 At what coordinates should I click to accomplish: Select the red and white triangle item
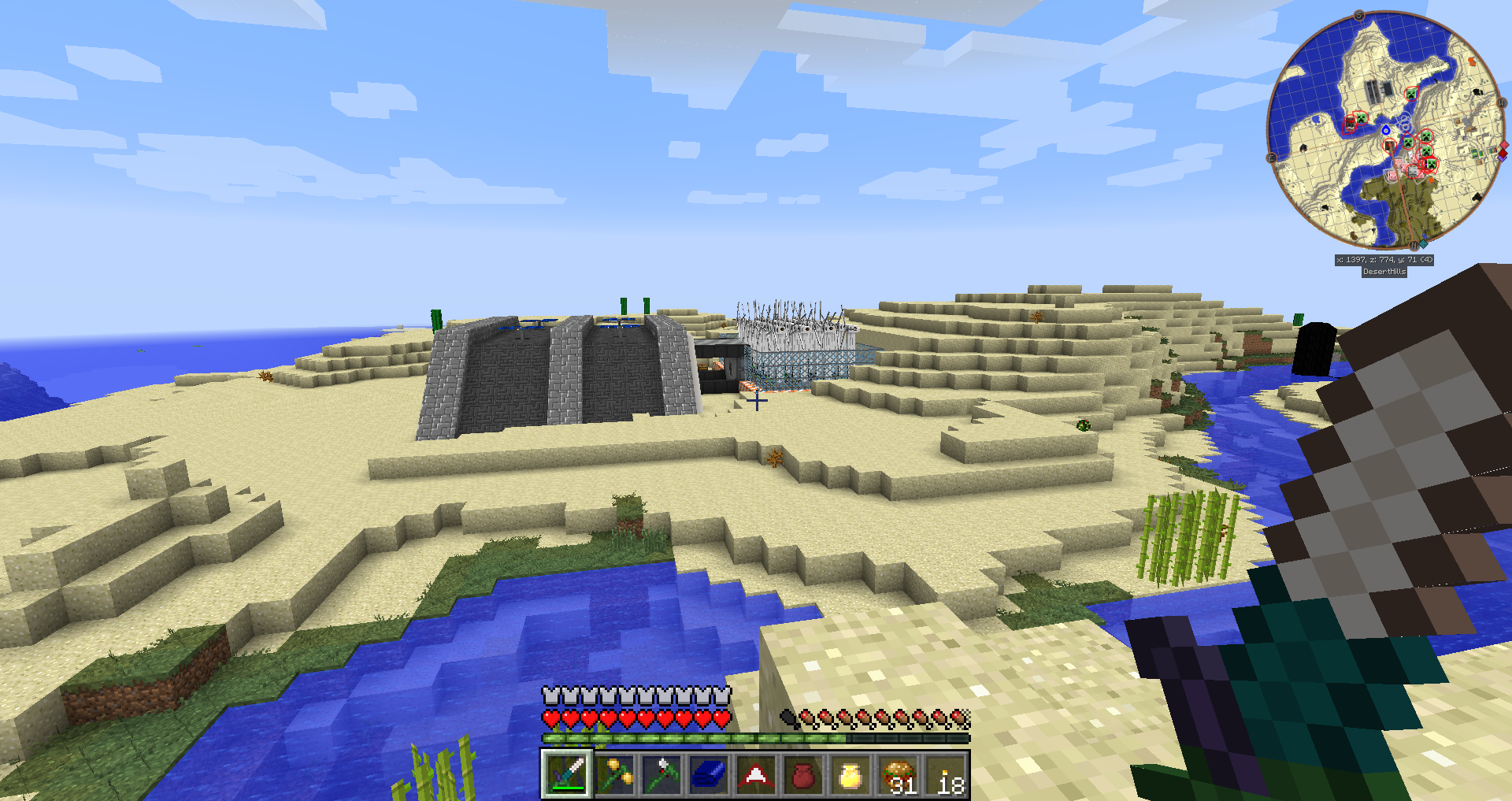(x=756, y=774)
